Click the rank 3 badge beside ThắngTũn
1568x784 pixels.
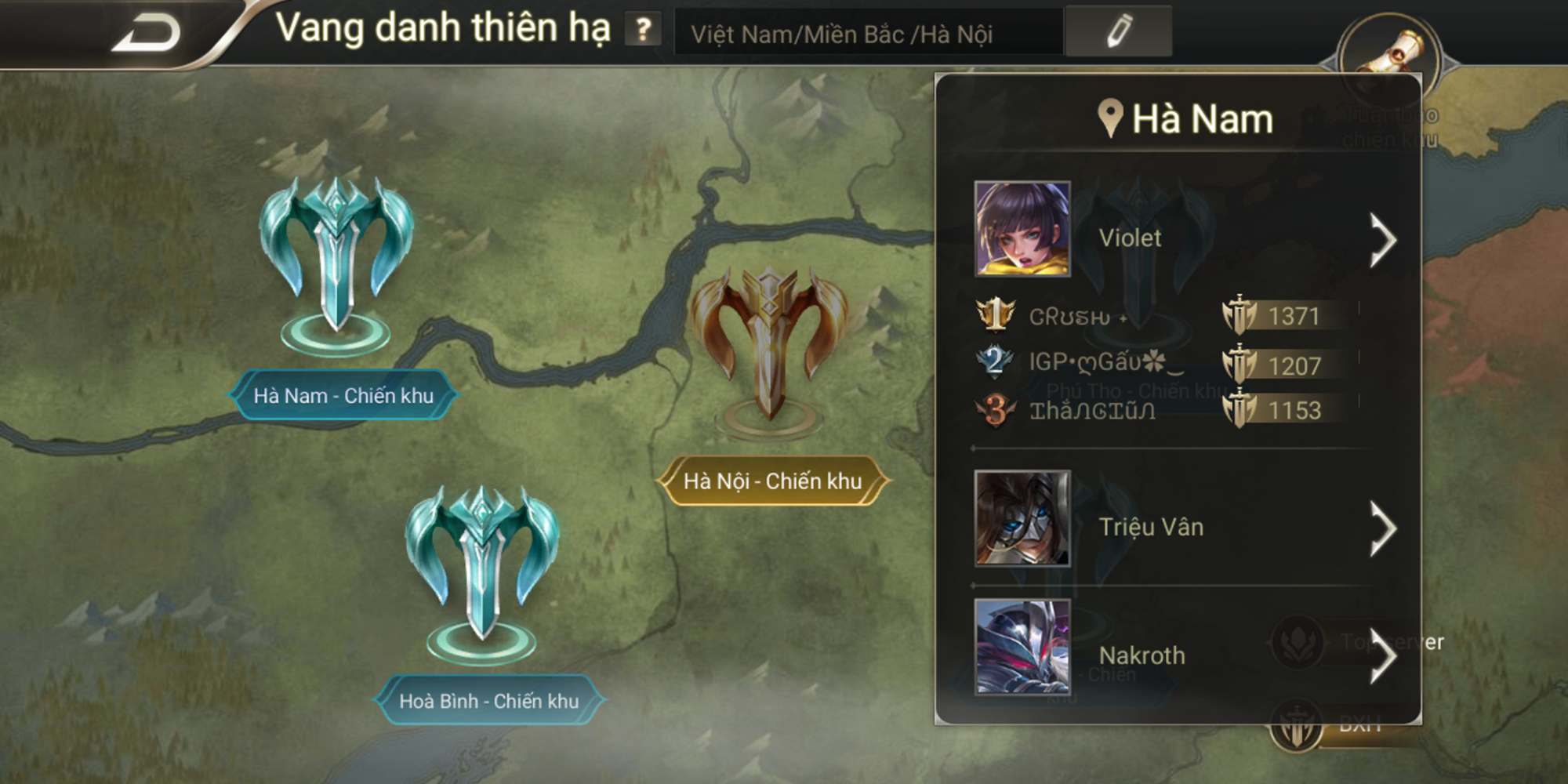(994, 408)
